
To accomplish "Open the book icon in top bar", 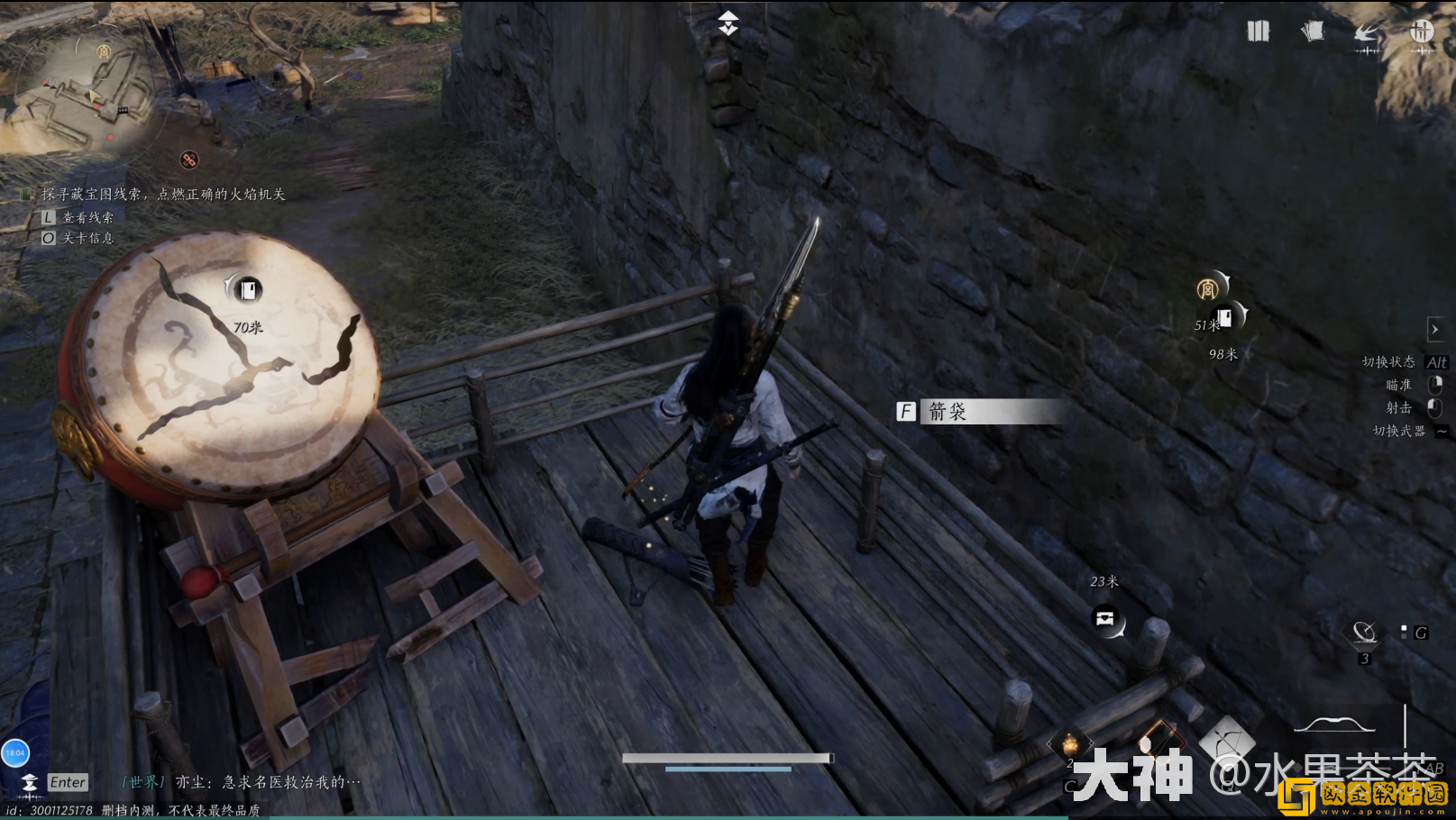I will pos(1258,32).
